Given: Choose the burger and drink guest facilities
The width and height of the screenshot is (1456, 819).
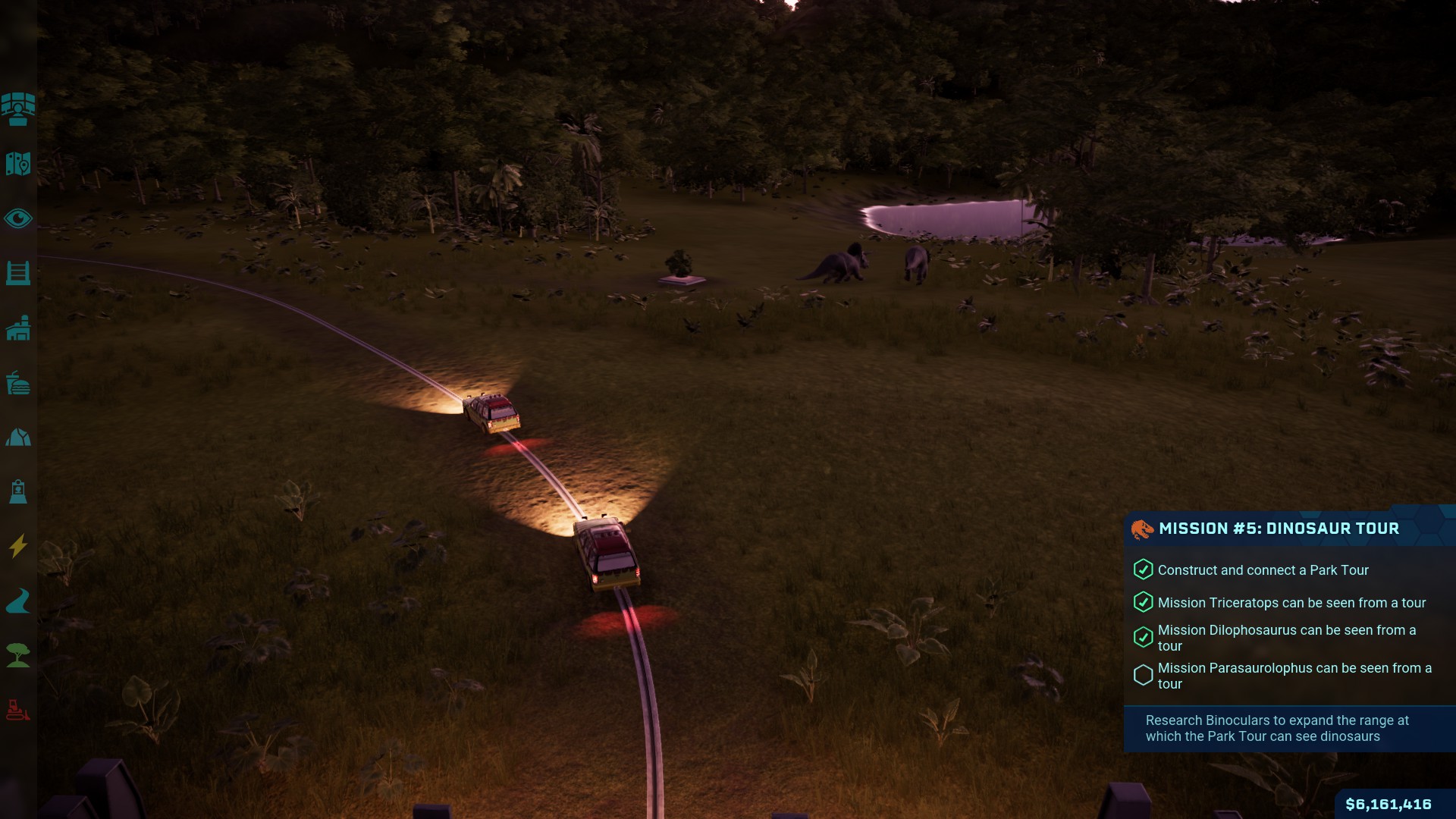Looking at the screenshot, I should pyautogui.click(x=18, y=384).
